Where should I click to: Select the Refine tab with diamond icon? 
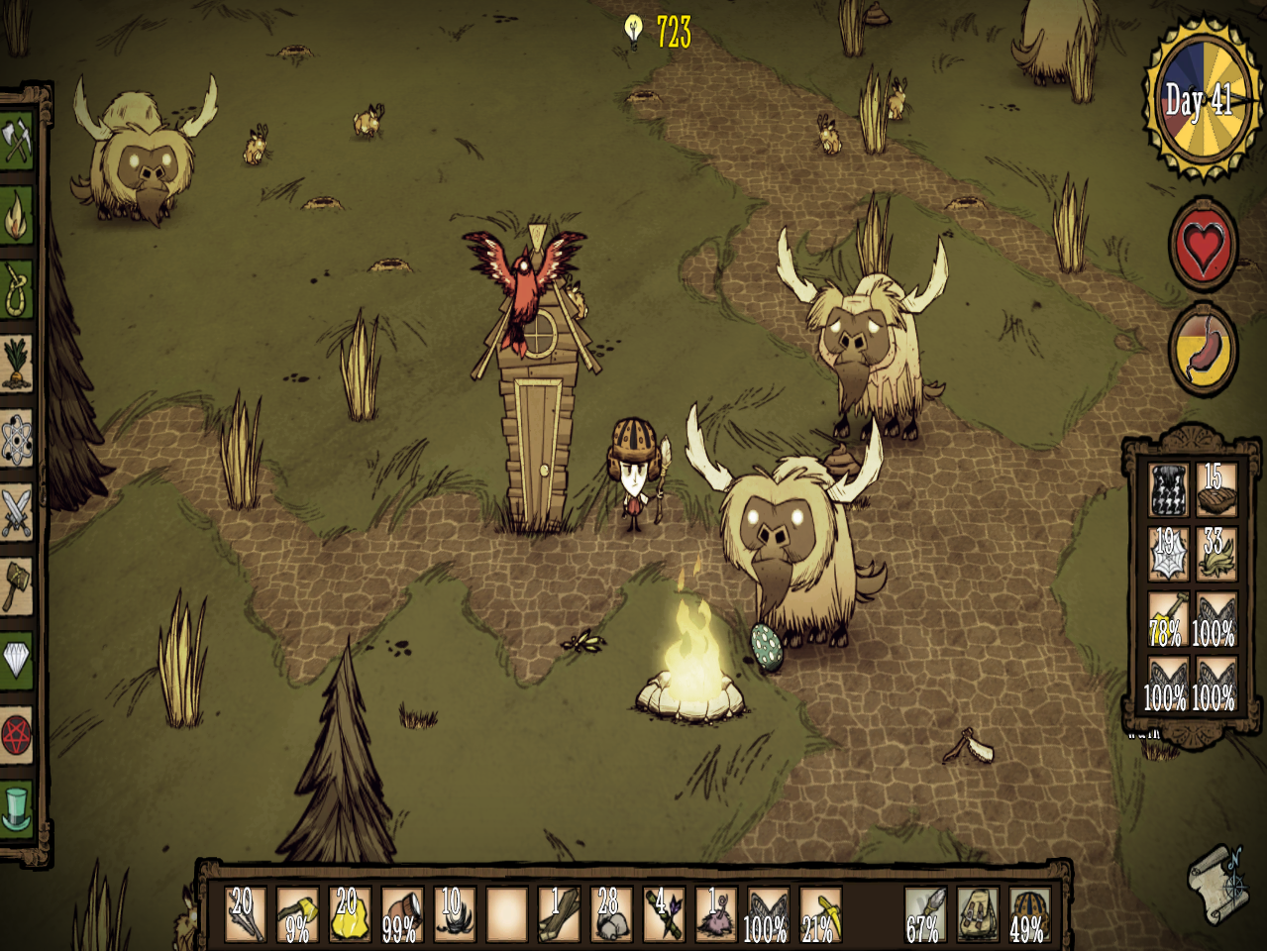tap(16, 660)
